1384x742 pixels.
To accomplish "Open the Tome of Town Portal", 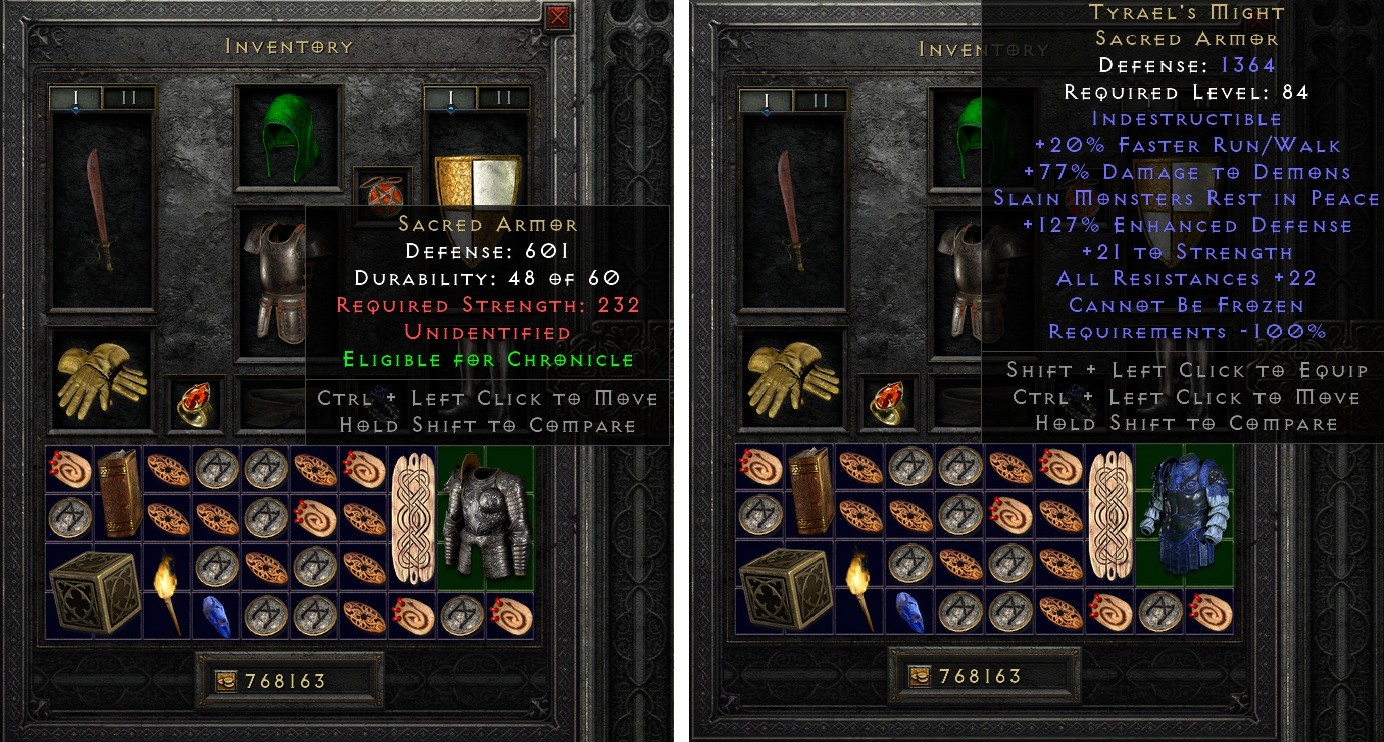I will pos(121,496).
